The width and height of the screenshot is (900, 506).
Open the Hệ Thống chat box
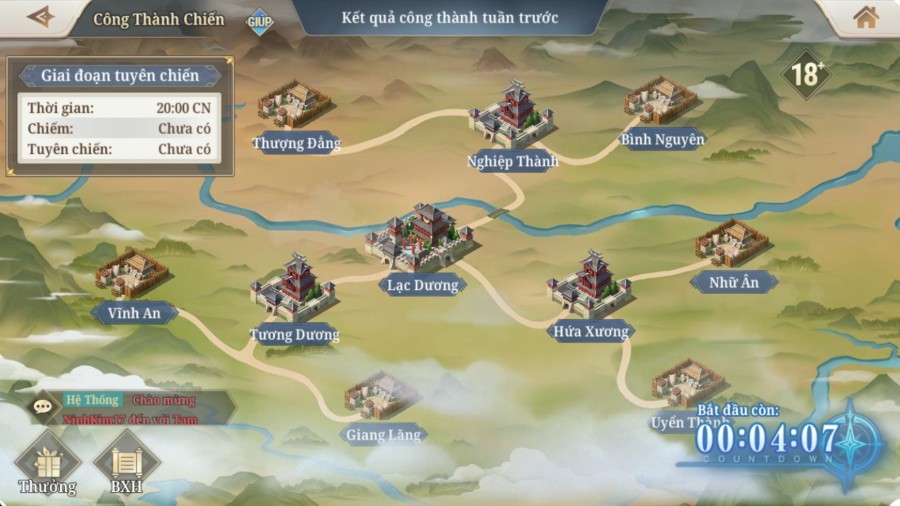[x=130, y=408]
